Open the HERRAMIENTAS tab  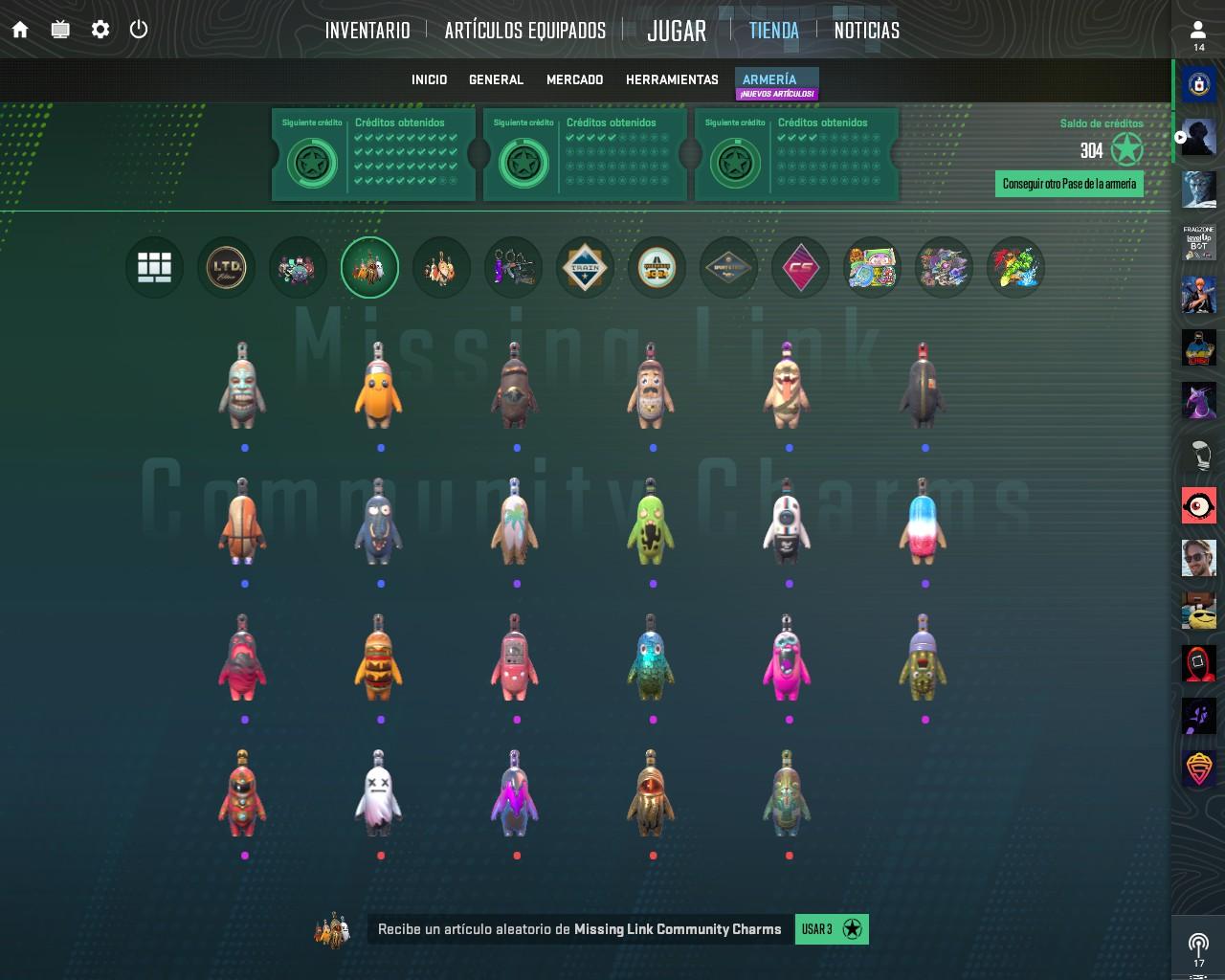point(672,79)
